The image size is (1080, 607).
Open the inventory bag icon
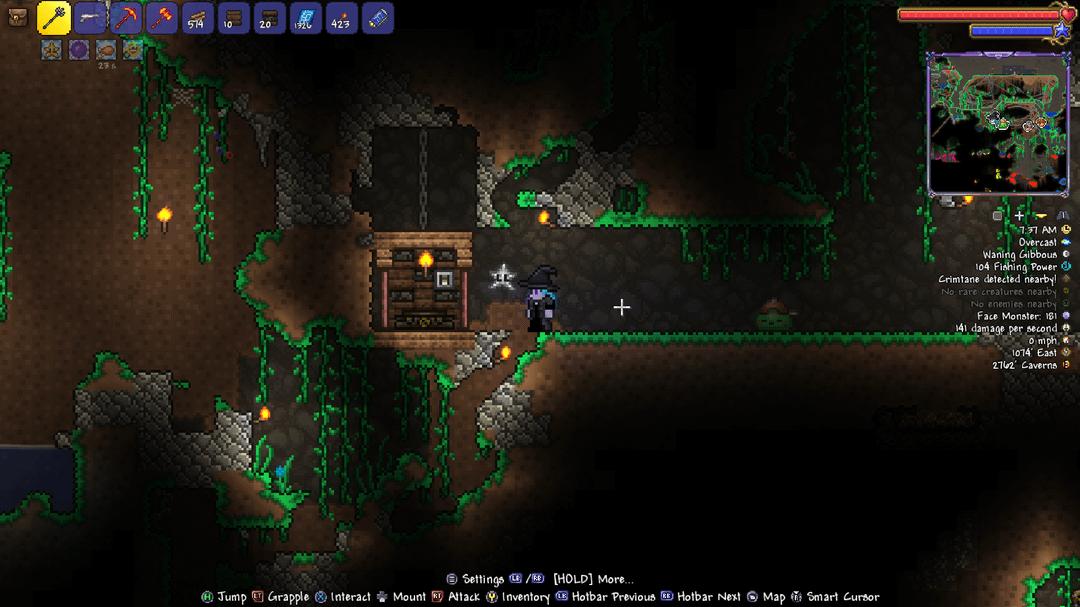pyautogui.click(x=17, y=18)
